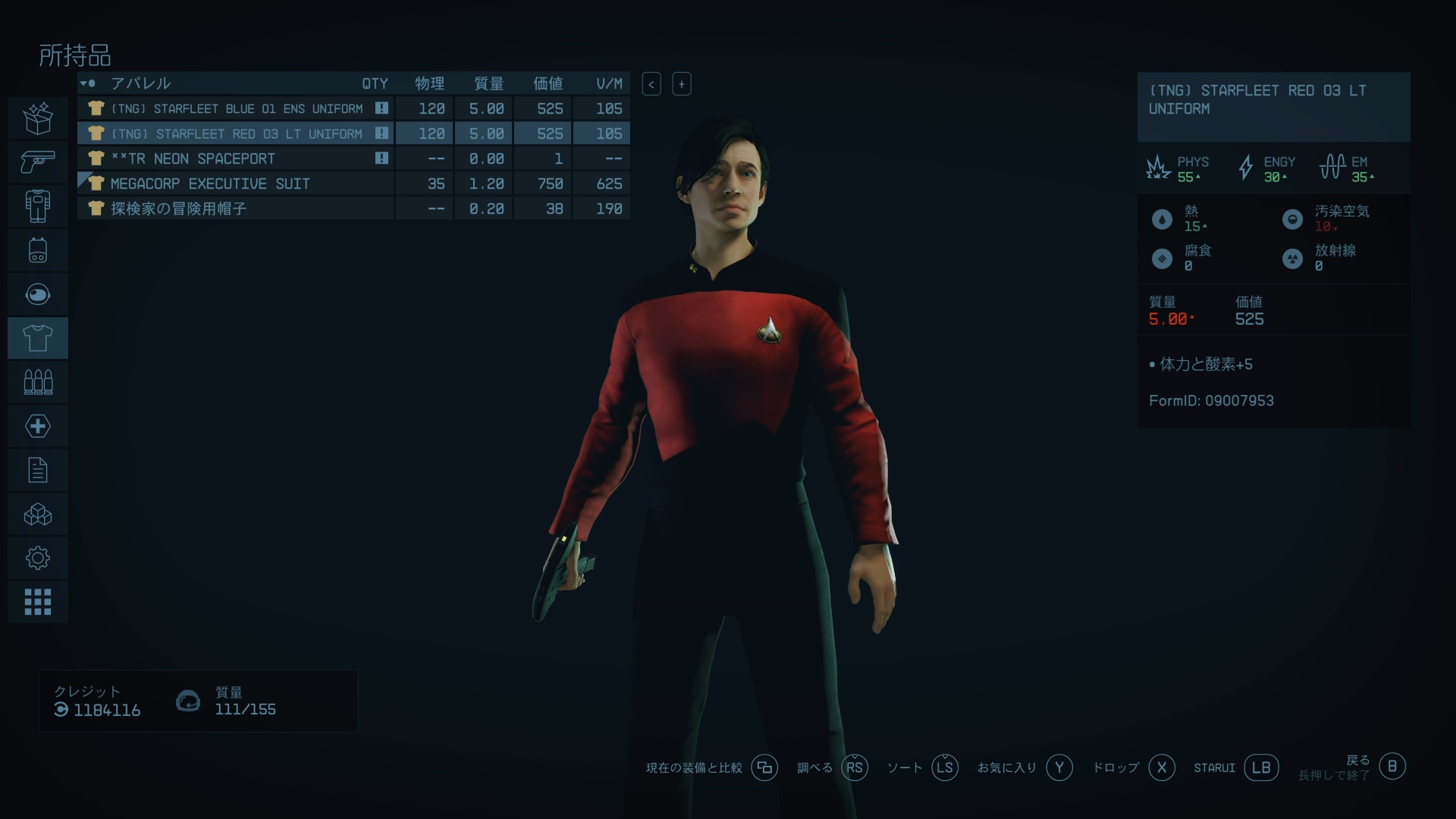The height and width of the screenshot is (819, 1456).
Task: Open the aid medical cross category
Action: (38, 425)
